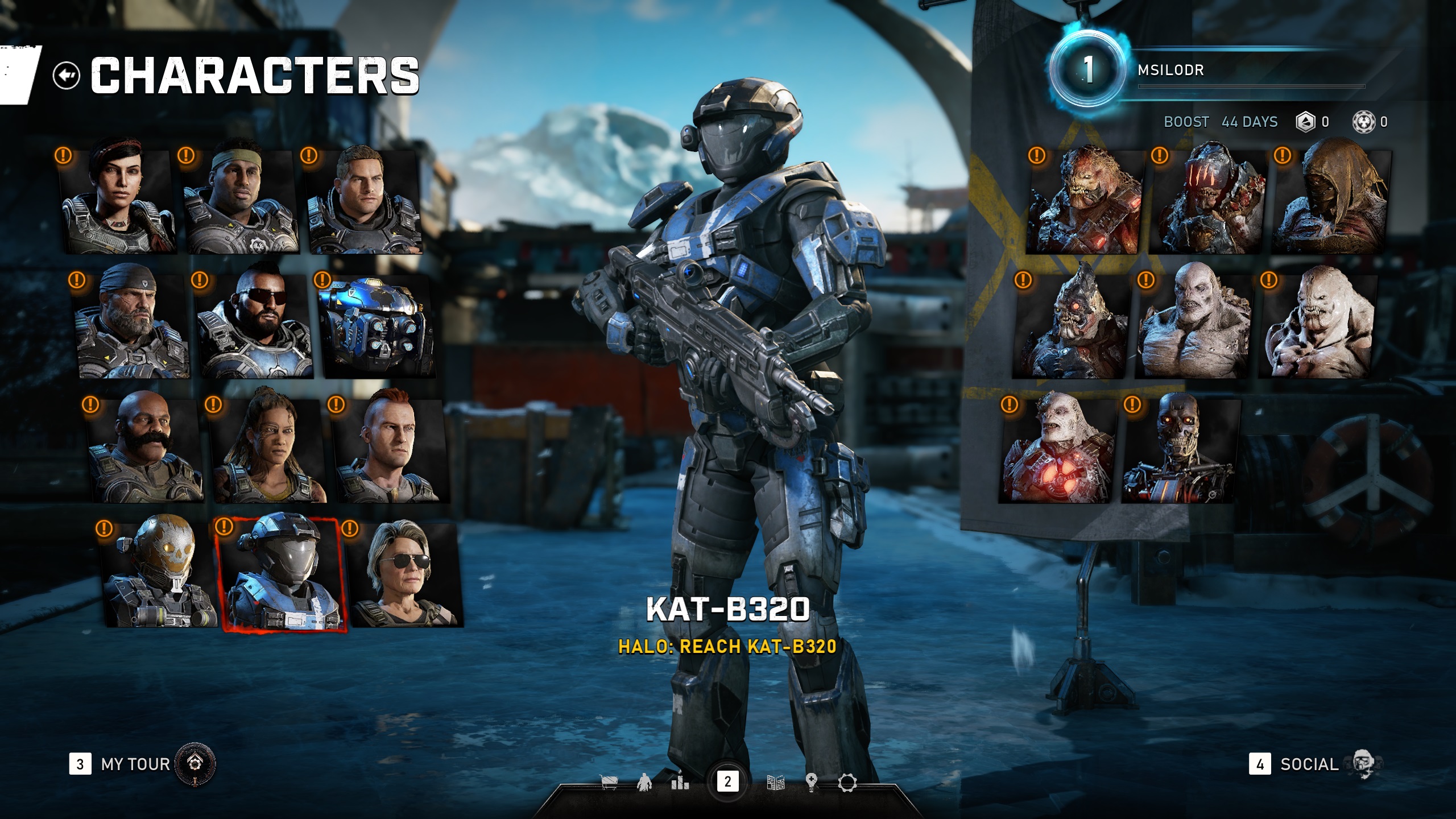Open the news book icon
The width and height of the screenshot is (1456, 819).
click(x=776, y=783)
